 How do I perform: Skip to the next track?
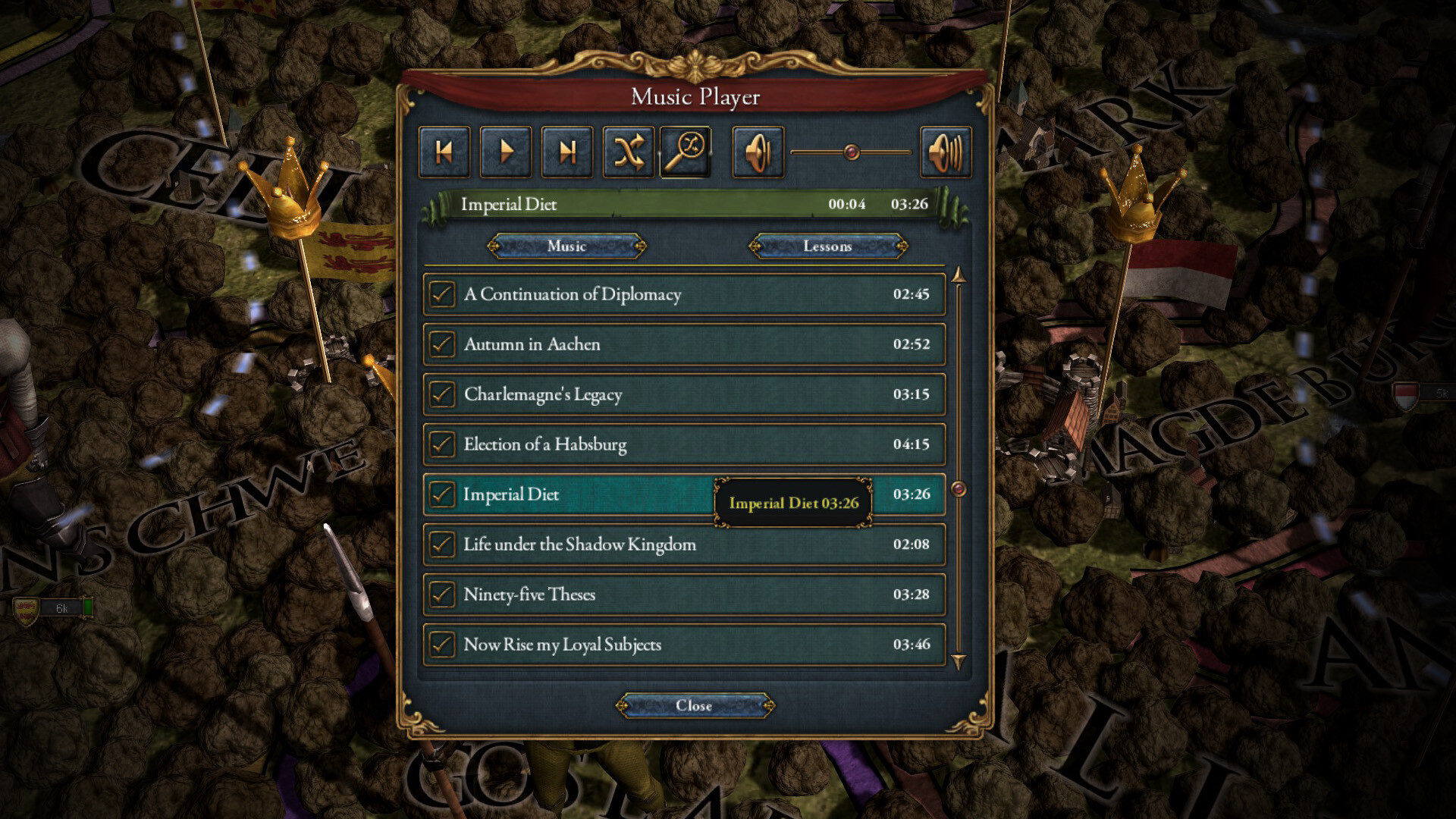pos(567,151)
